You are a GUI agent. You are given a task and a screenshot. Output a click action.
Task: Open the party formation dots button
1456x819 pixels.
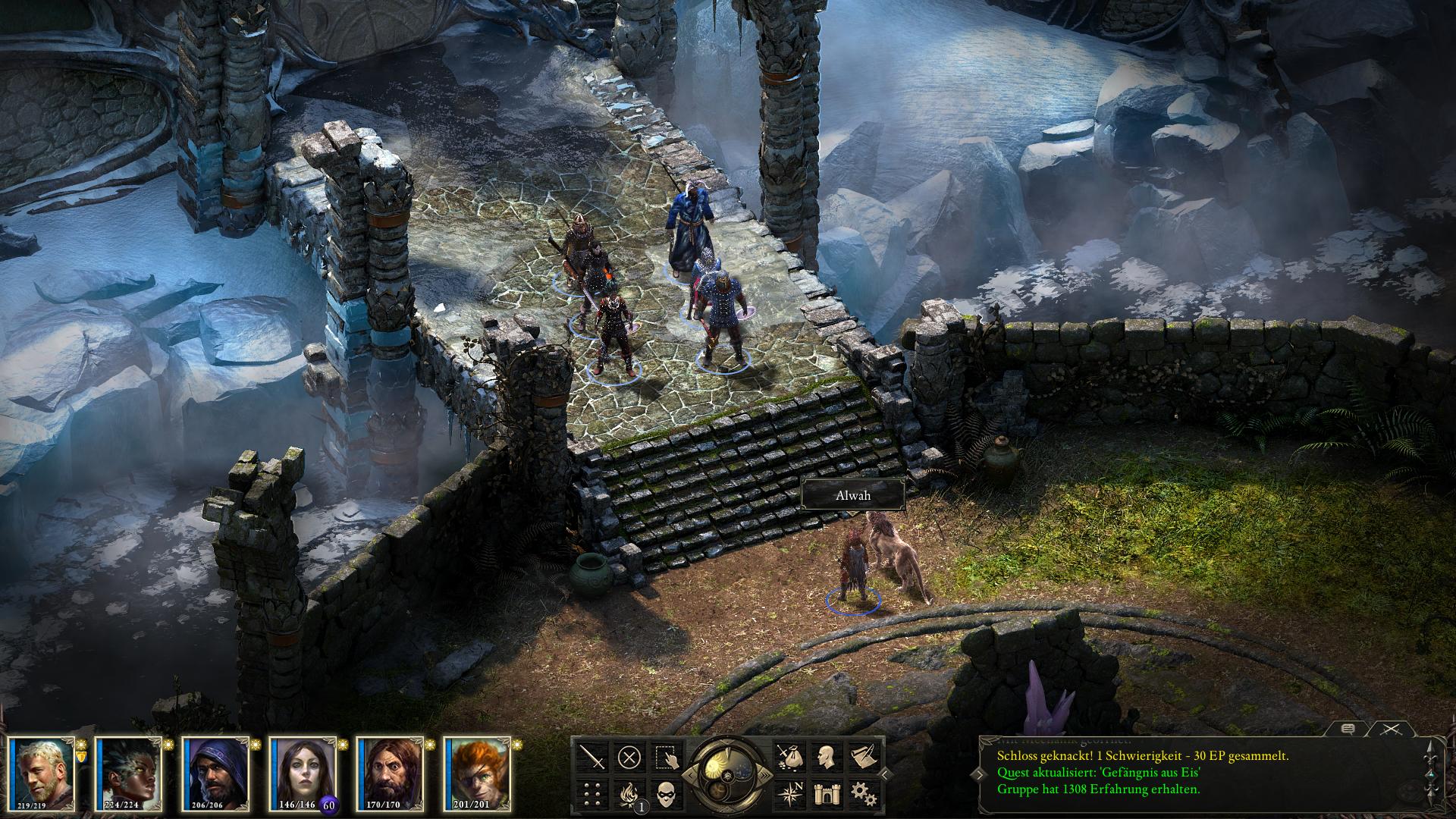pyautogui.click(x=592, y=793)
